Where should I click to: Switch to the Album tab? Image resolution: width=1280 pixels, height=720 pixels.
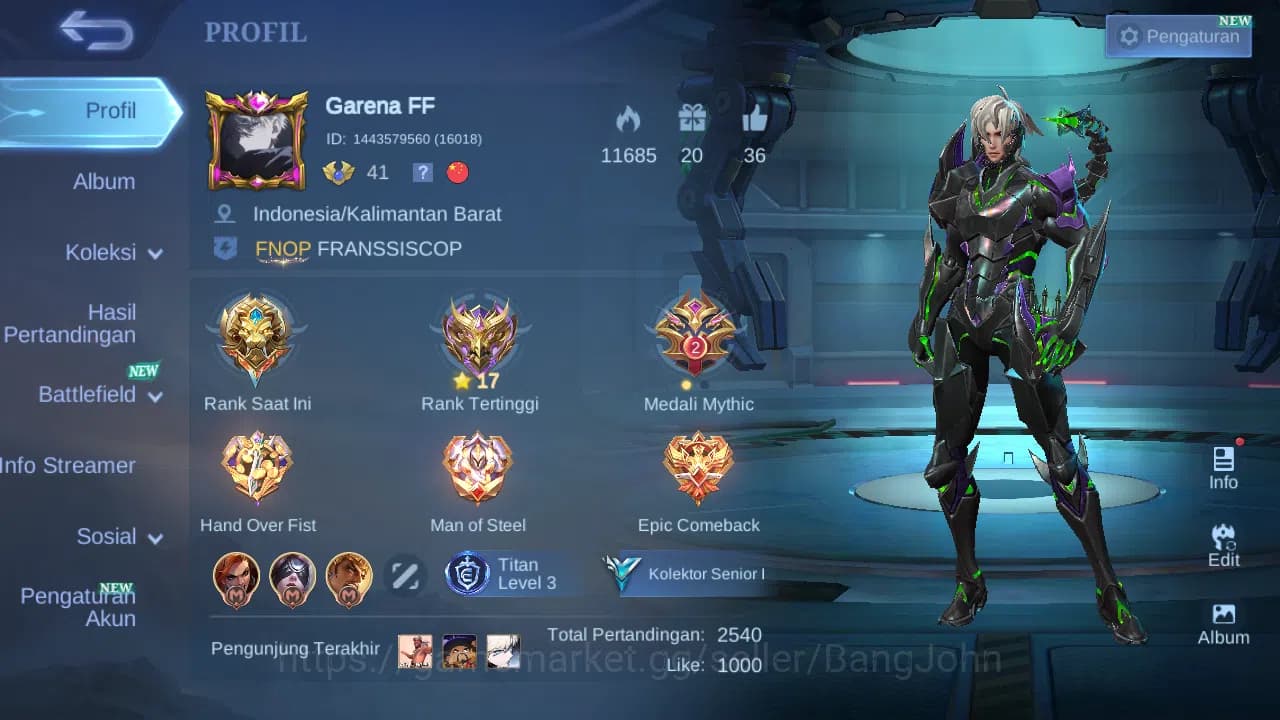107,181
